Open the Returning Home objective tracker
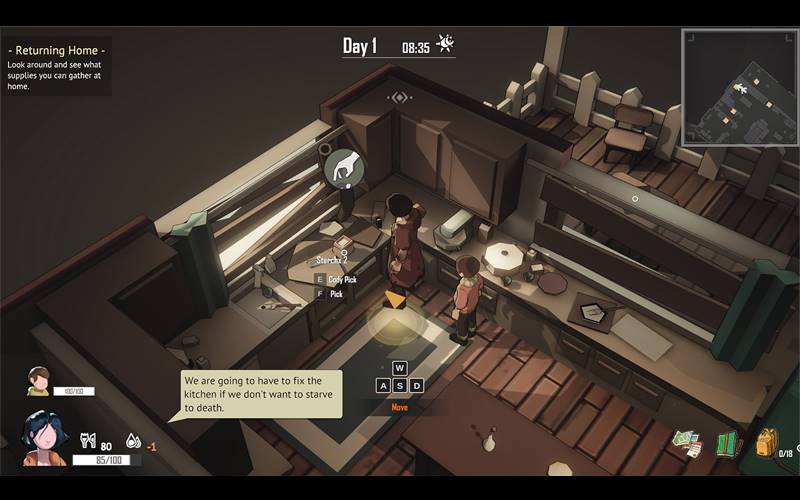Viewport: 800px width, 500px height. (57, 66)
